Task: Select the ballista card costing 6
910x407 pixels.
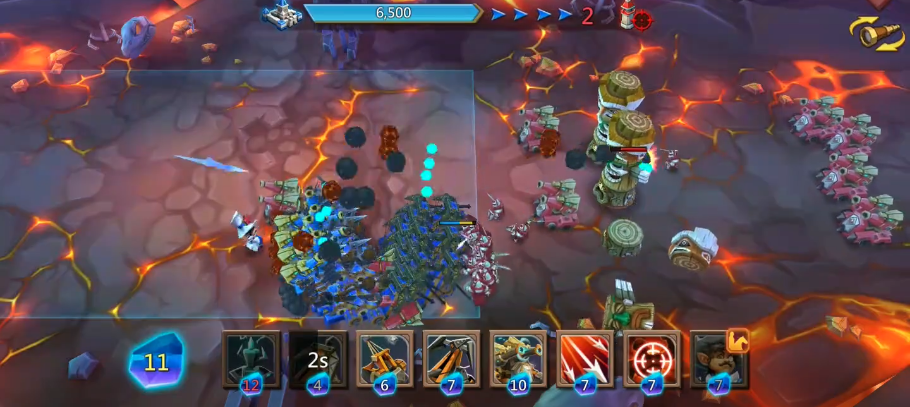Action: coord(385,359)
